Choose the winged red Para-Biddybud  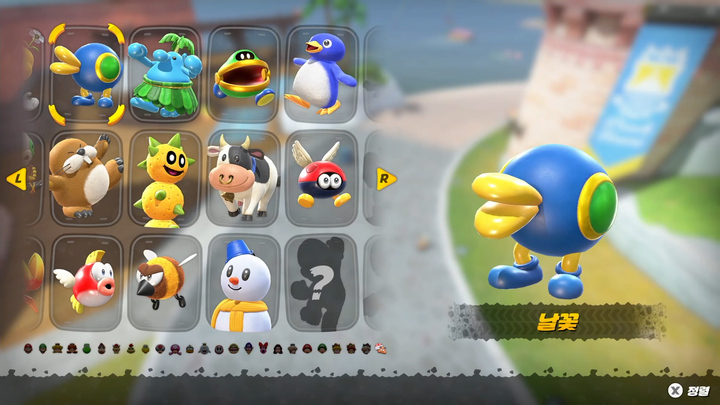[321, 177]
